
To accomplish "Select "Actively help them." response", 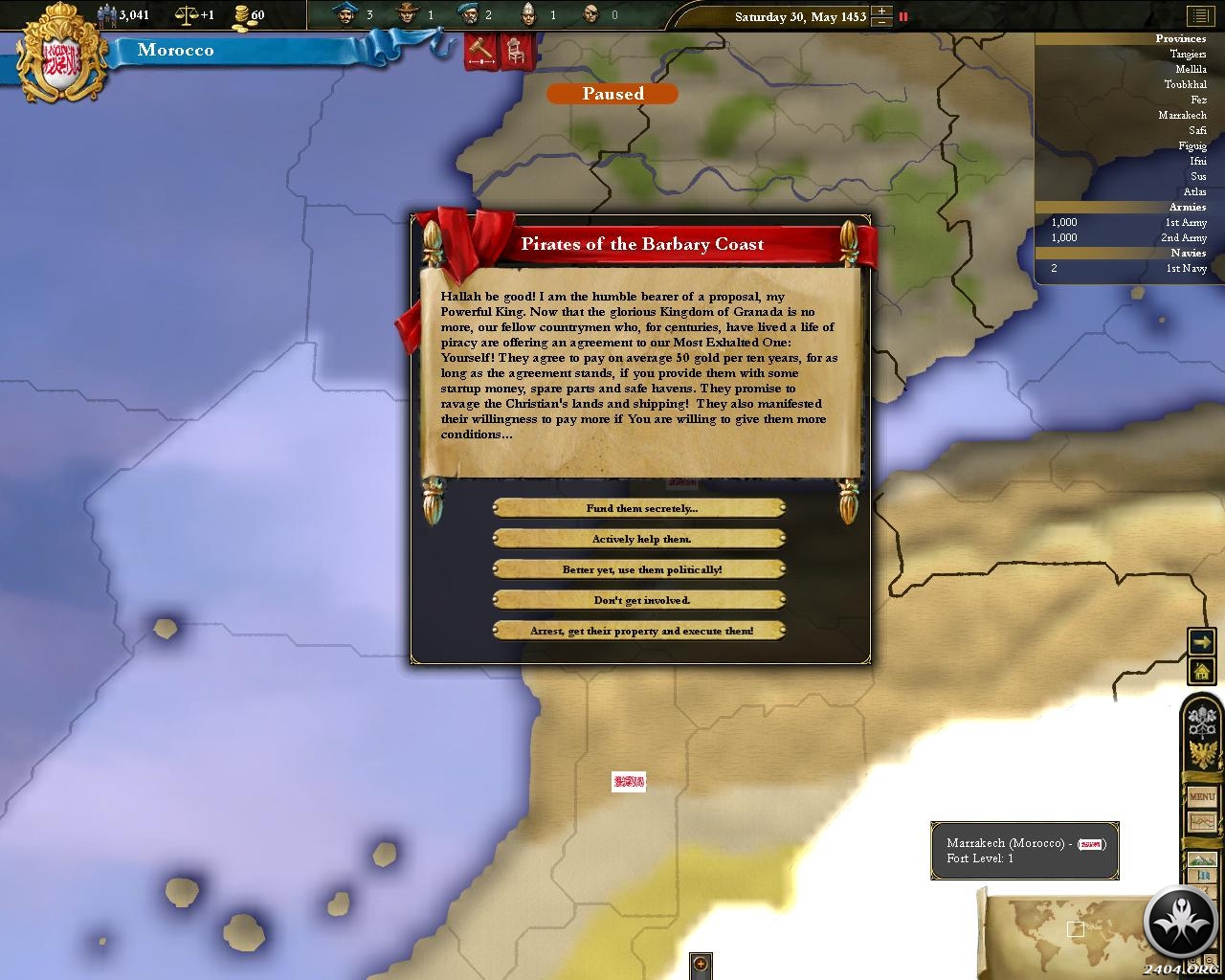I will 639,539.
